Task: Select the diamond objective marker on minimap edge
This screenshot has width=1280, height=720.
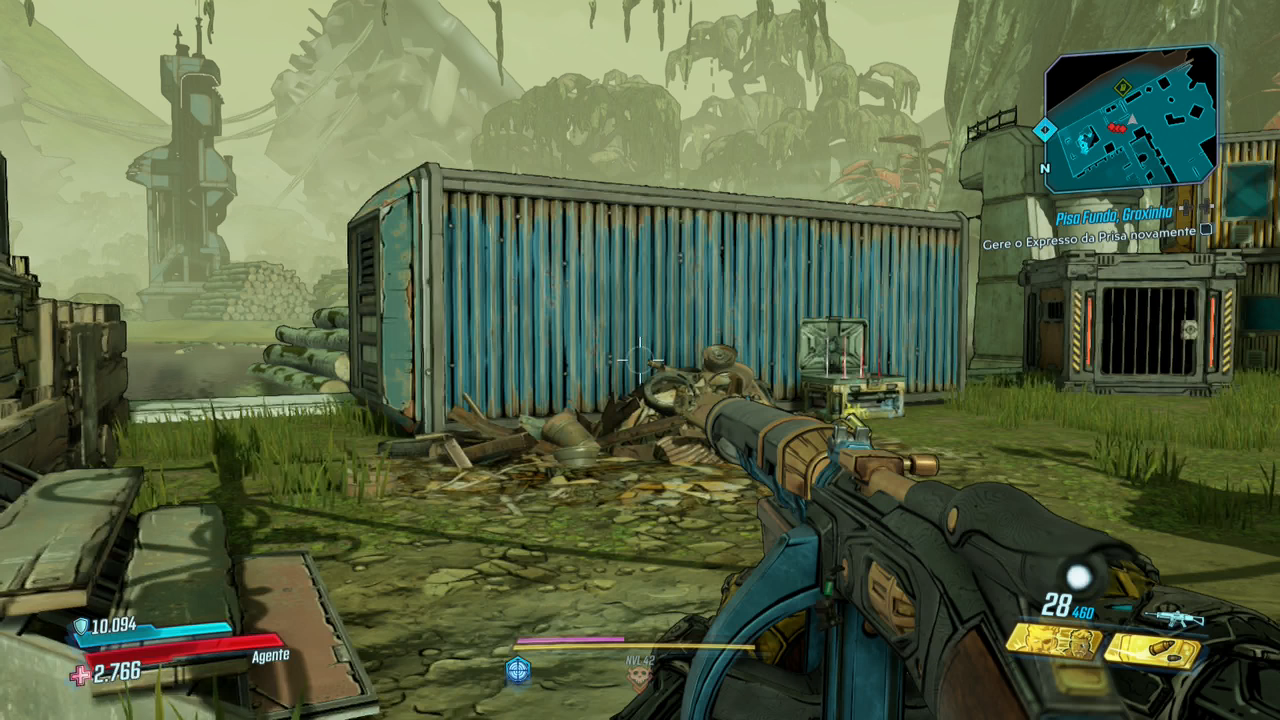Action: (1045, 129)
